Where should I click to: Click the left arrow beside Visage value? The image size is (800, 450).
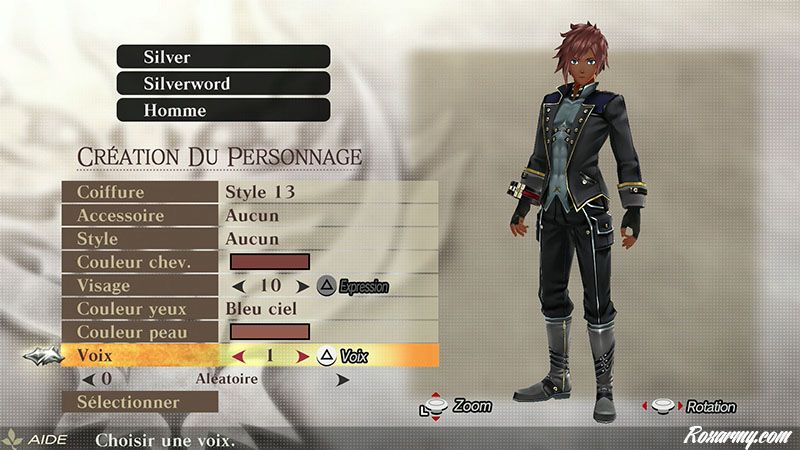[x=237, y=286]
